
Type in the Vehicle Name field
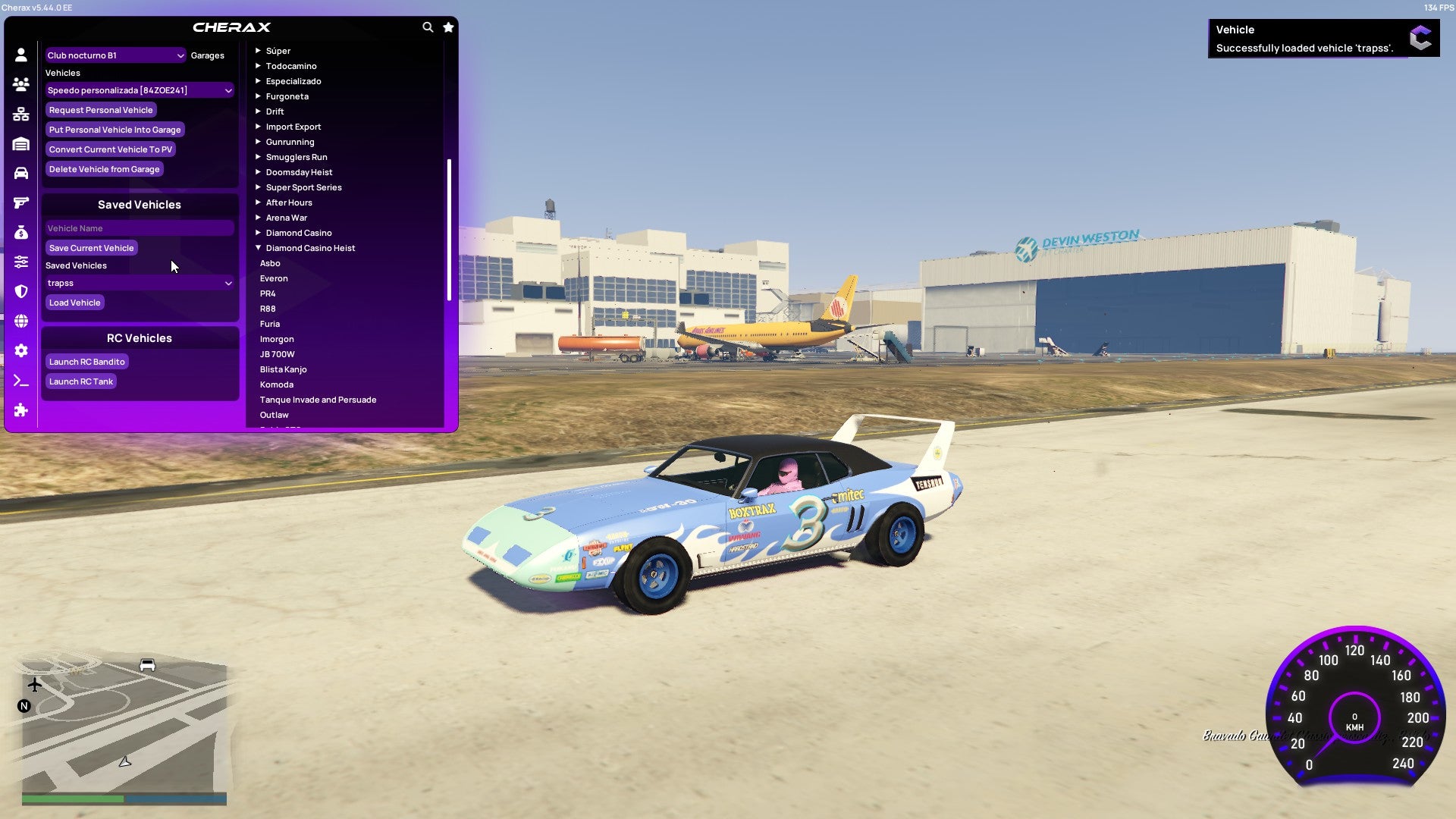click(x=140, y=227)
